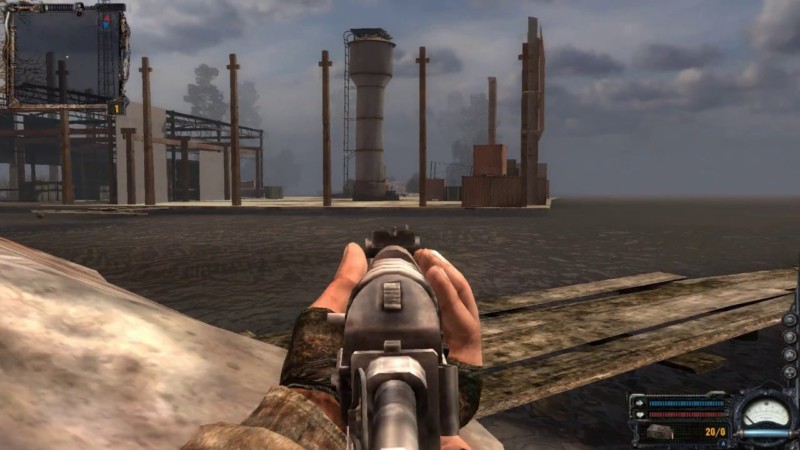Click the minimap panel
Screen dimensions: 800x450
point(66,55)
